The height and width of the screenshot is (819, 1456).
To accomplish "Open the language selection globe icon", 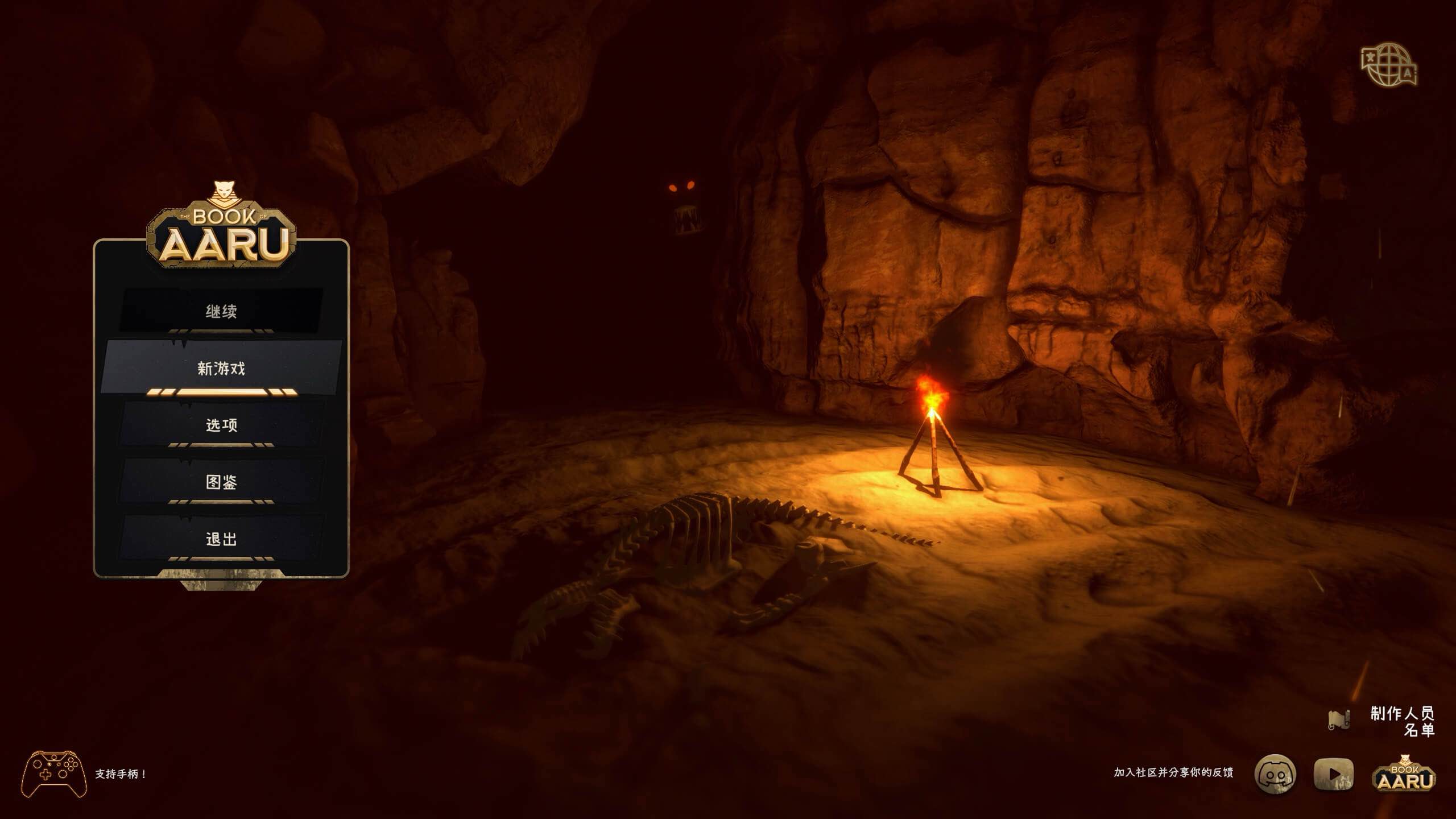I will point(1389,65).
